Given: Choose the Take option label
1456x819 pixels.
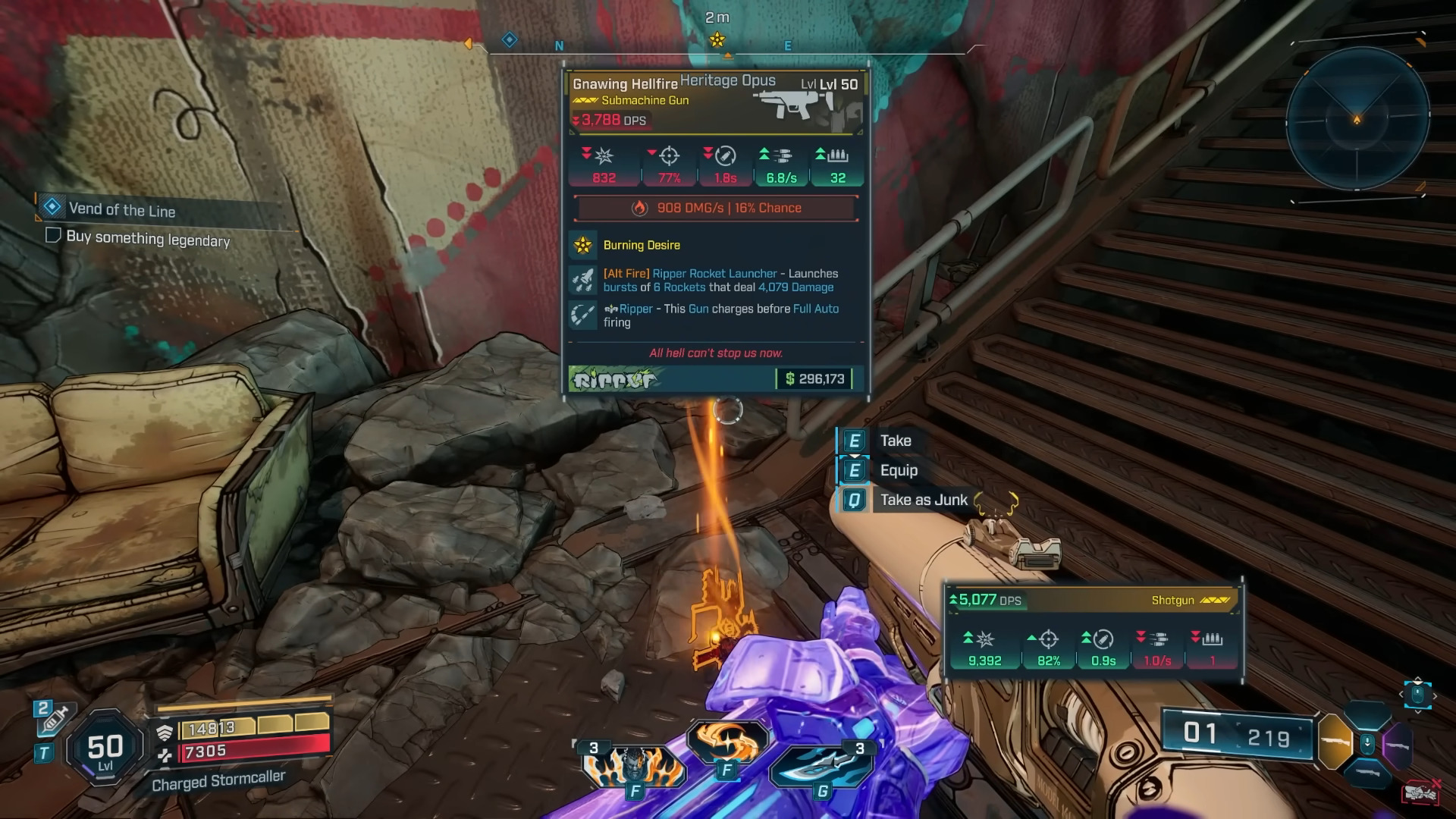Looking at the screenshot, I should 895,441.
